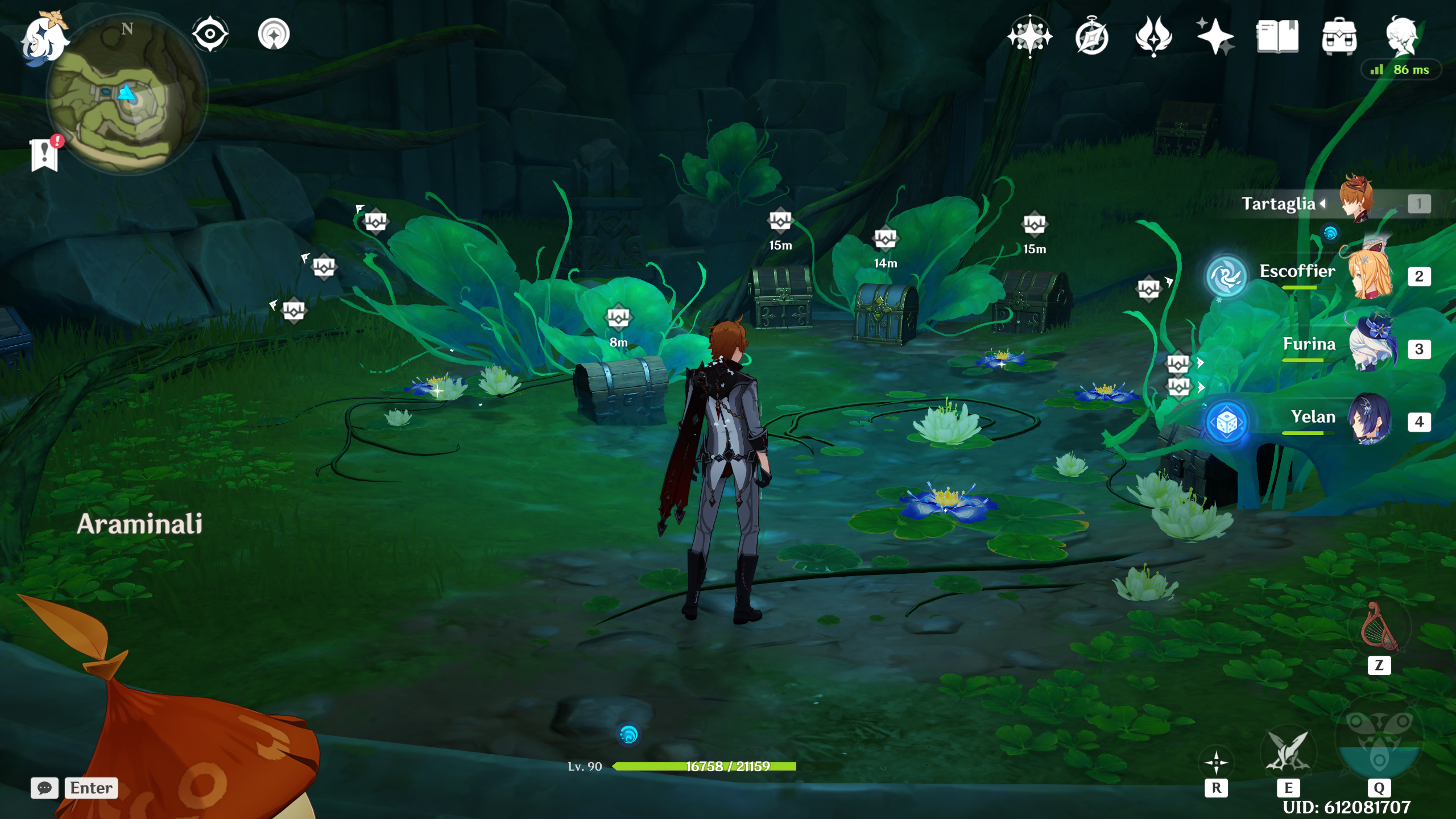Toggle elemental sight eye icon
Screen dimensions: 1456x819
(x=210, y=34)
